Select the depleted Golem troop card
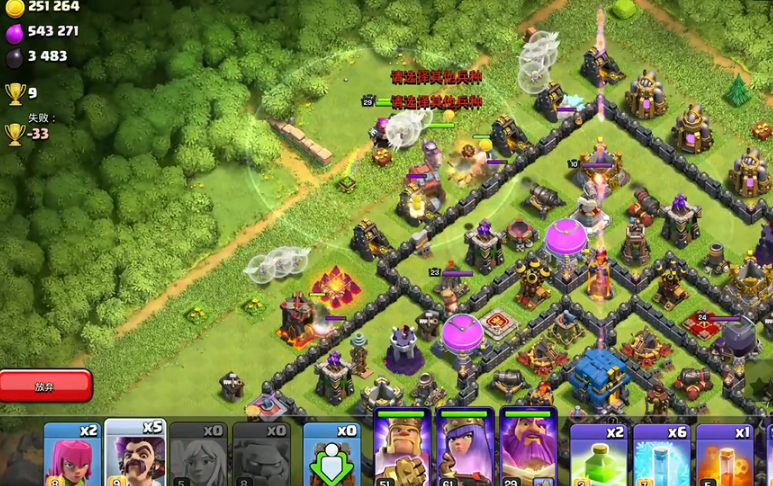 click(x=261, y=455)
